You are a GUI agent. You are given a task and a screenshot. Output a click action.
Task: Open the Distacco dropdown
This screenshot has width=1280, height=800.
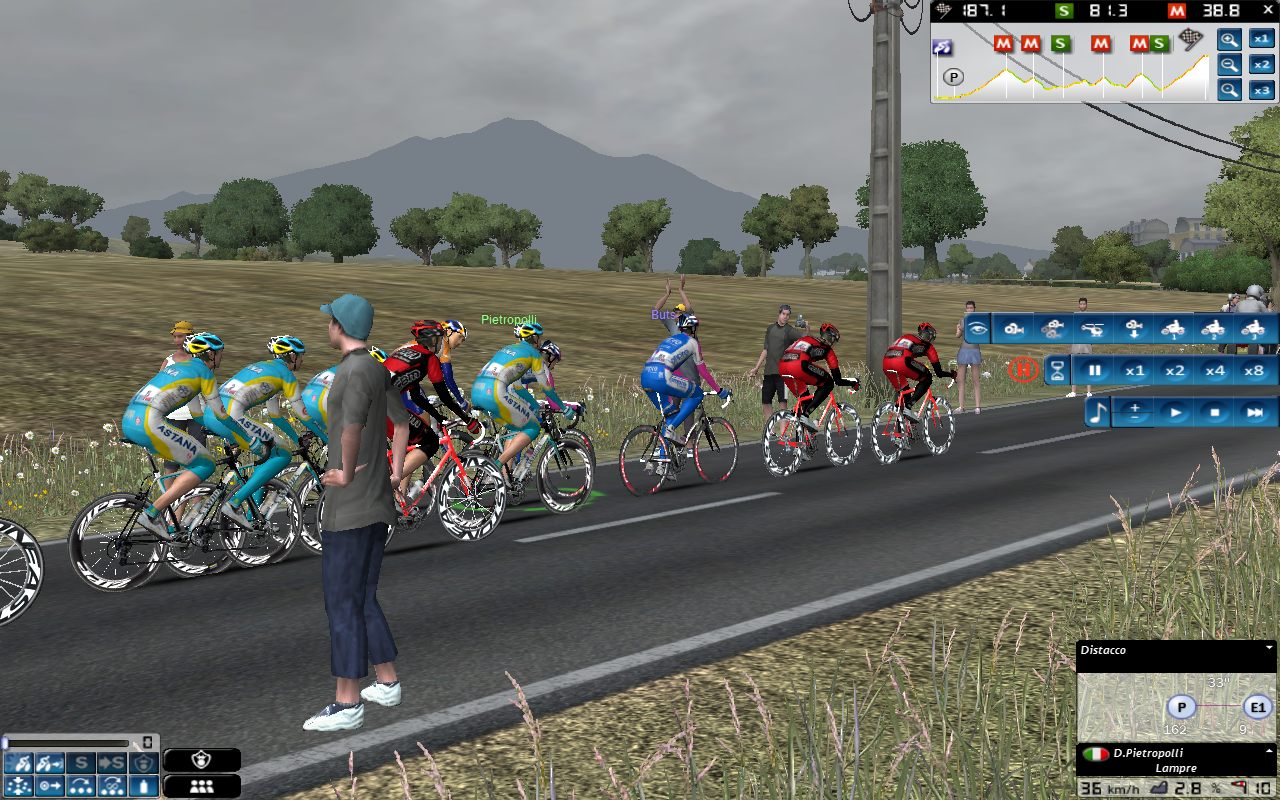point(1269,649)
